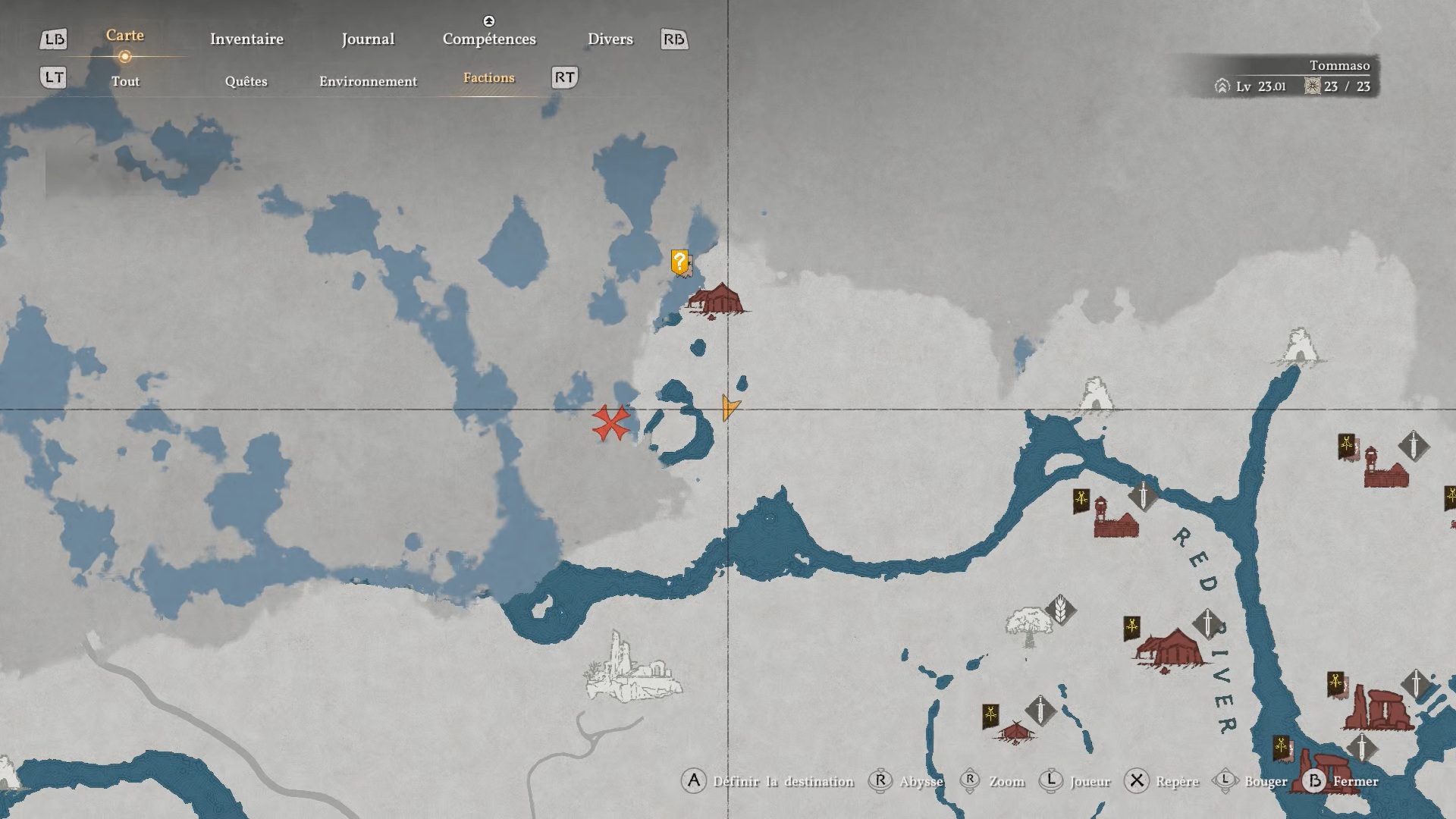Show the Quêtes map filter

(246, 81)
